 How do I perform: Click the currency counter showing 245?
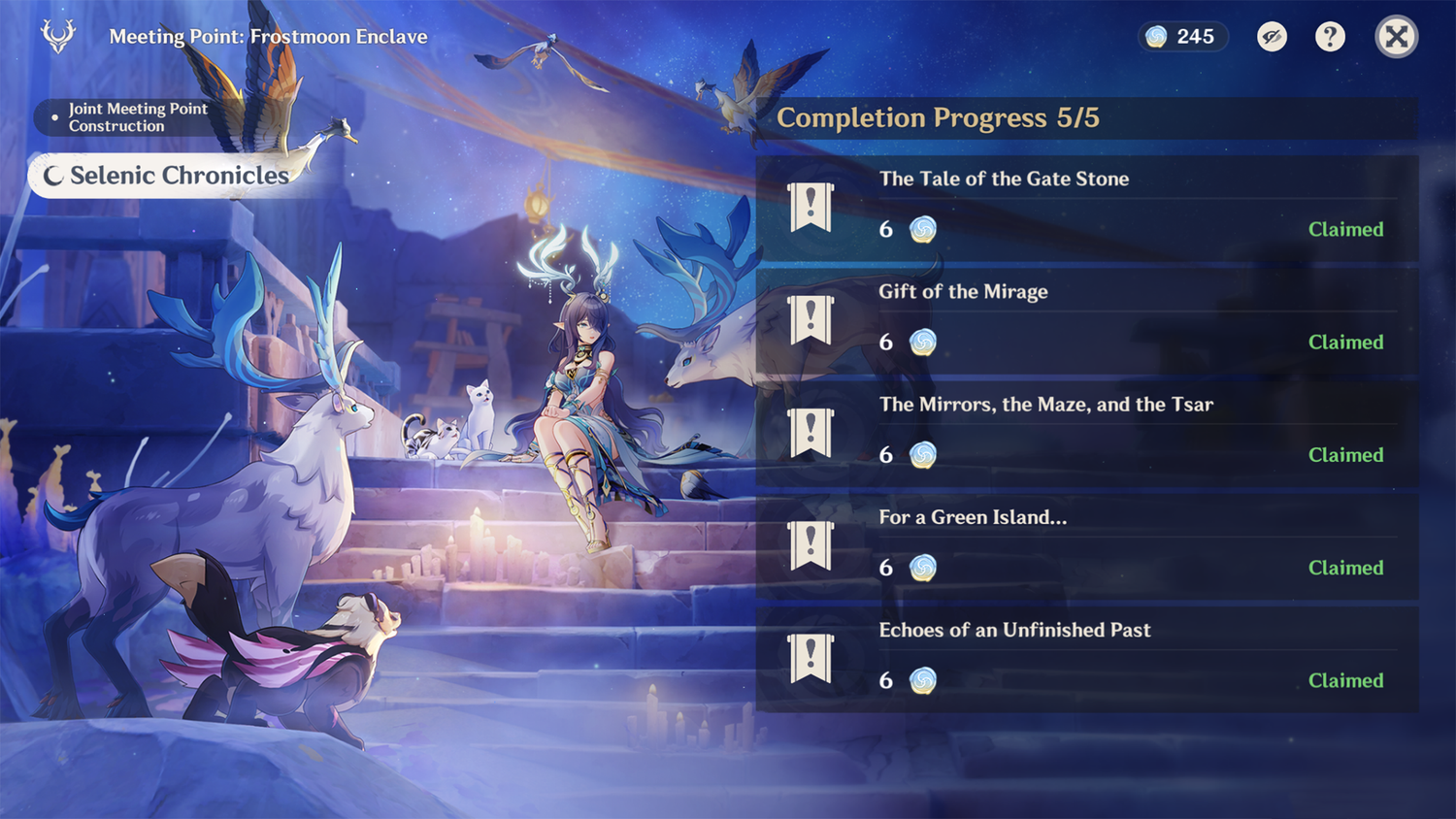pos(1182,36)
